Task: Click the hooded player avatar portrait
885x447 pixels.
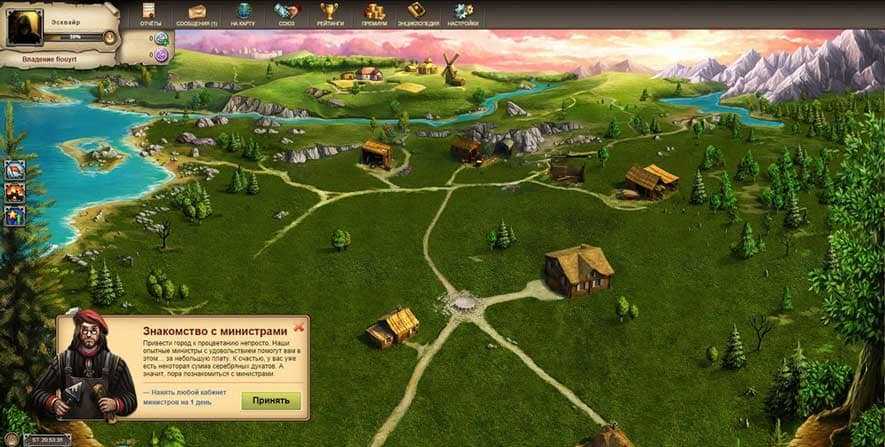Action: click(x=25, y=25)
